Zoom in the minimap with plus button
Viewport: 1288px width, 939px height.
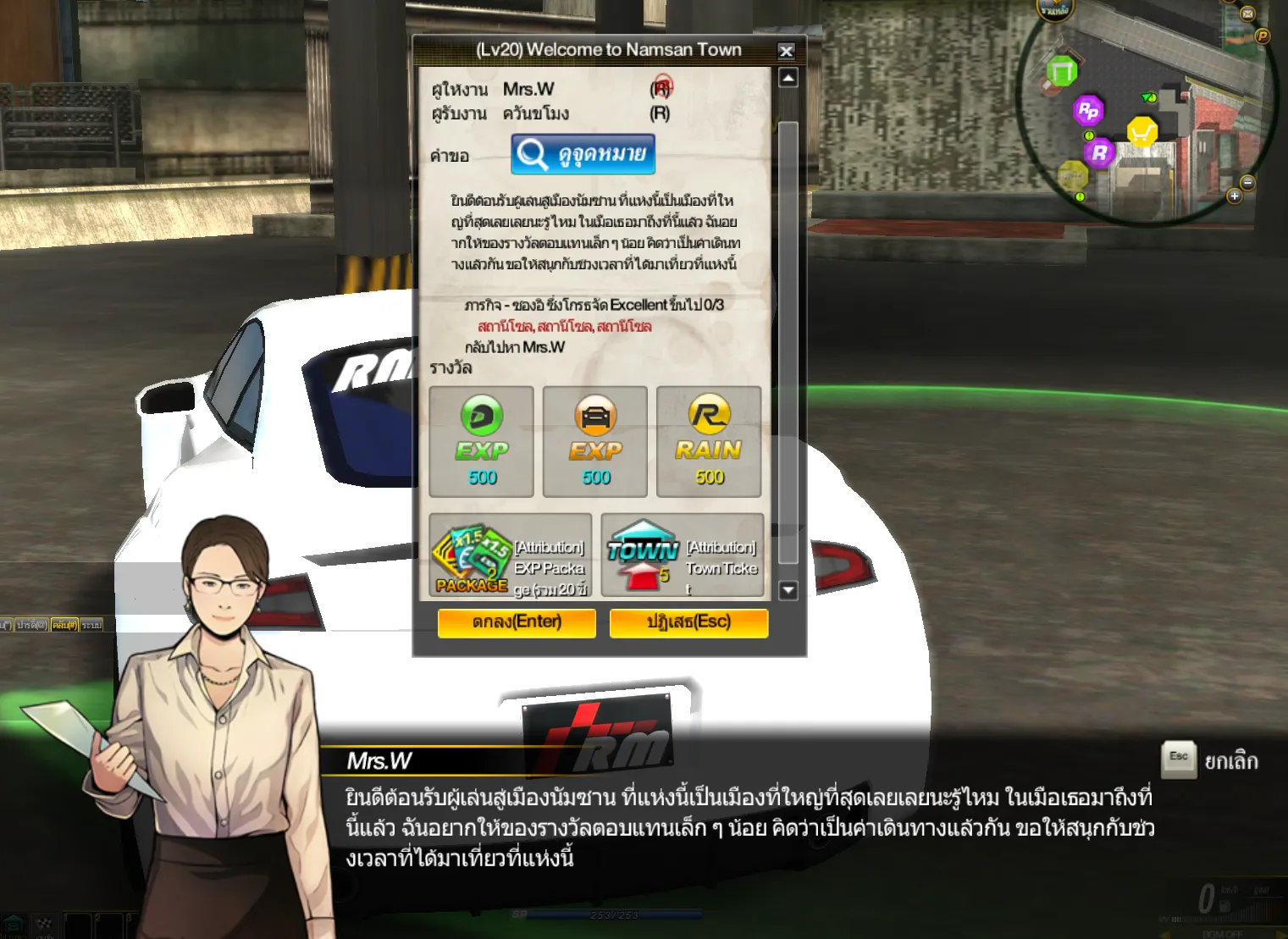tap(1235, 196)
